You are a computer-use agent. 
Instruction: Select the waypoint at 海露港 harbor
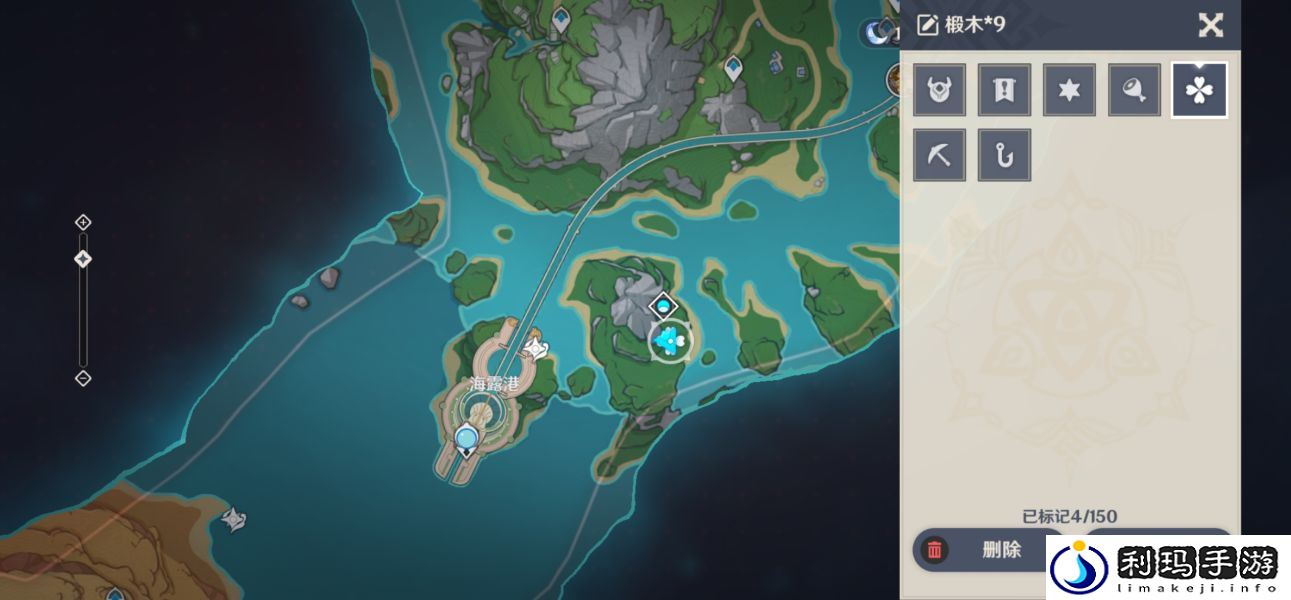pos(465,438)
